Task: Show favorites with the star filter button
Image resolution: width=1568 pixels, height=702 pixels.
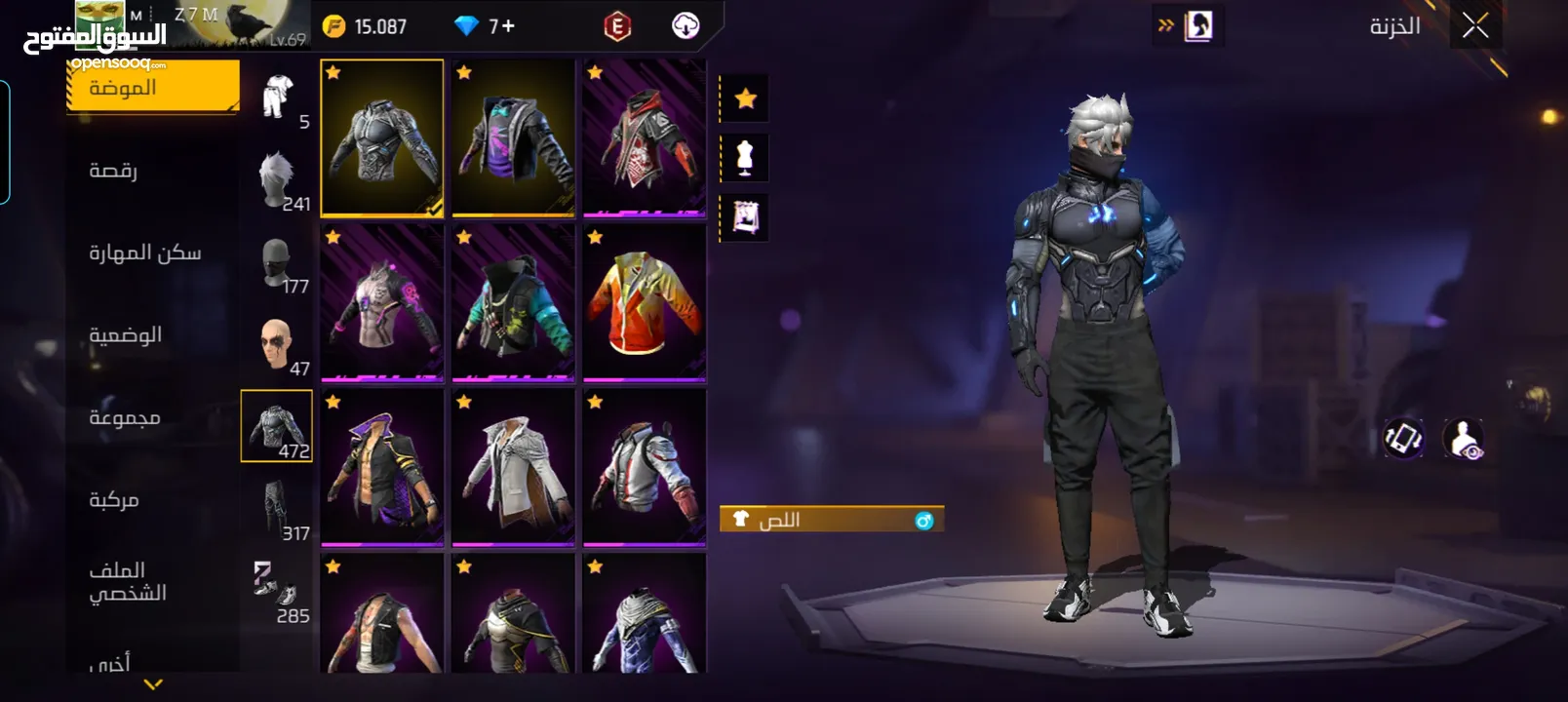Action: (x=745, y=98)
